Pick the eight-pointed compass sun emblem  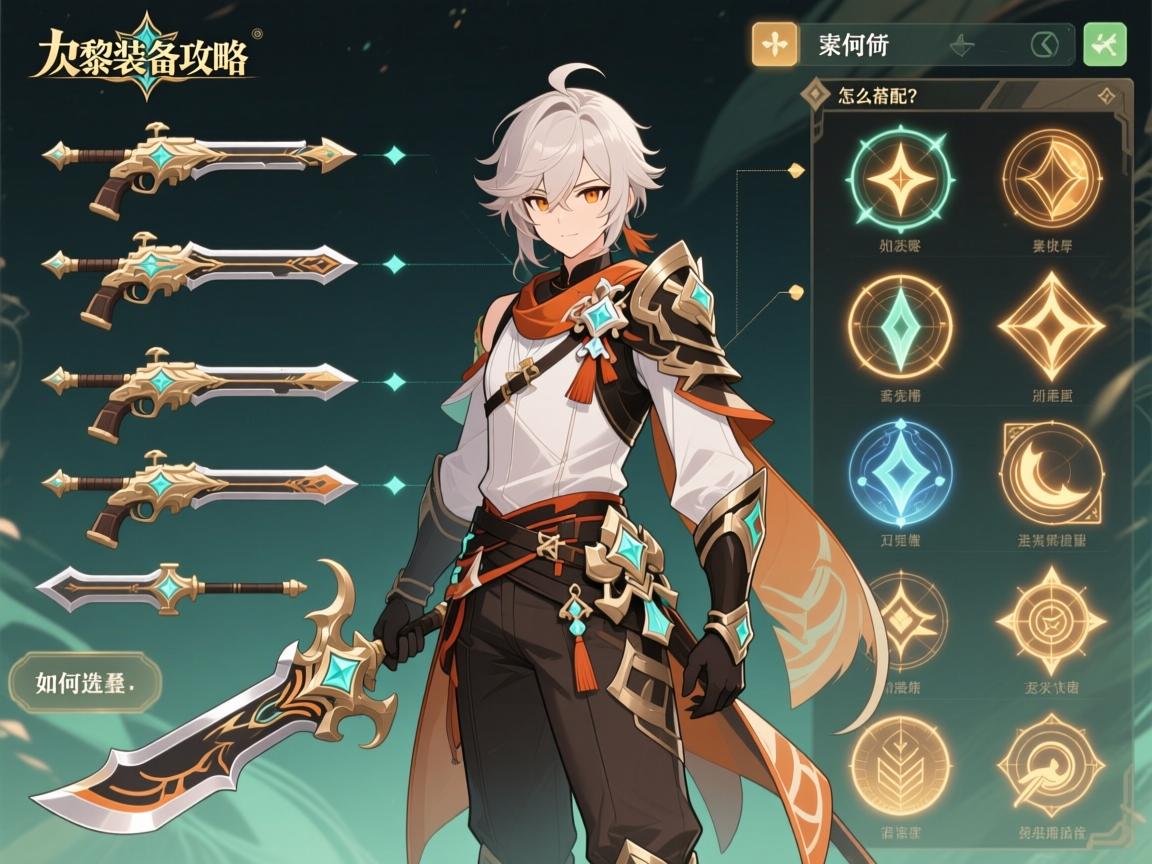click(x=1051, y=620)
